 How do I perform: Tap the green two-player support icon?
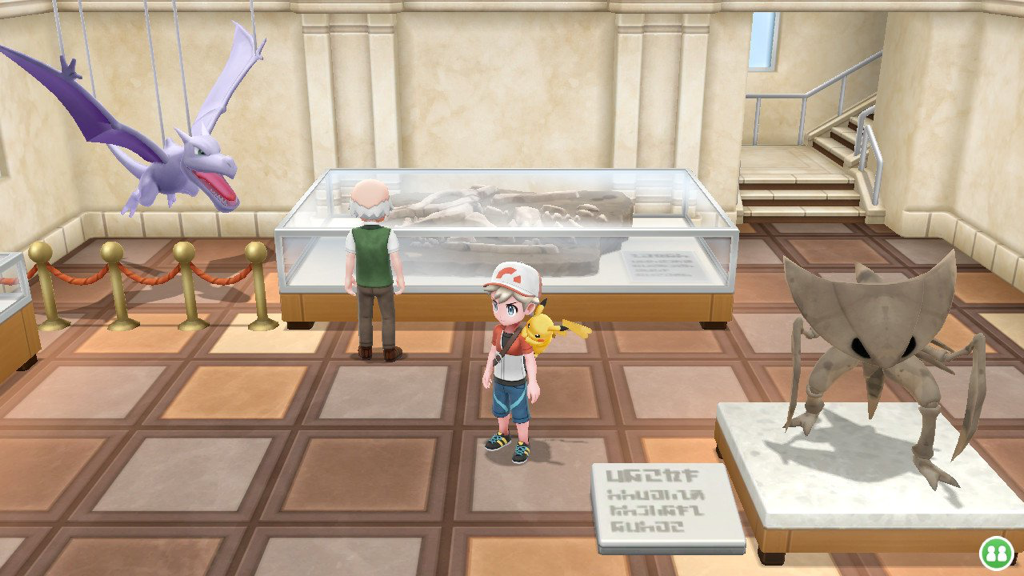pos(994,551)
